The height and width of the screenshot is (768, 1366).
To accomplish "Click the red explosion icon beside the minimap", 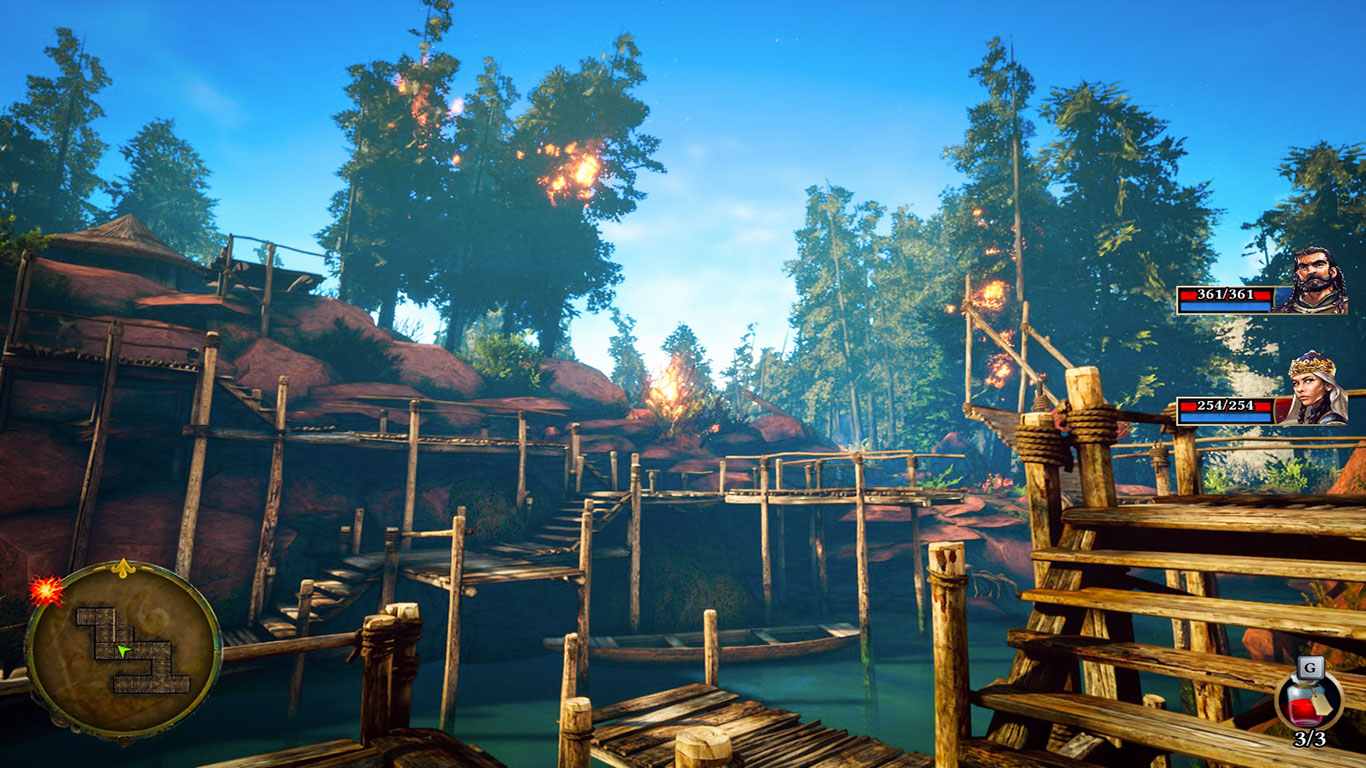I will [45, 591].
